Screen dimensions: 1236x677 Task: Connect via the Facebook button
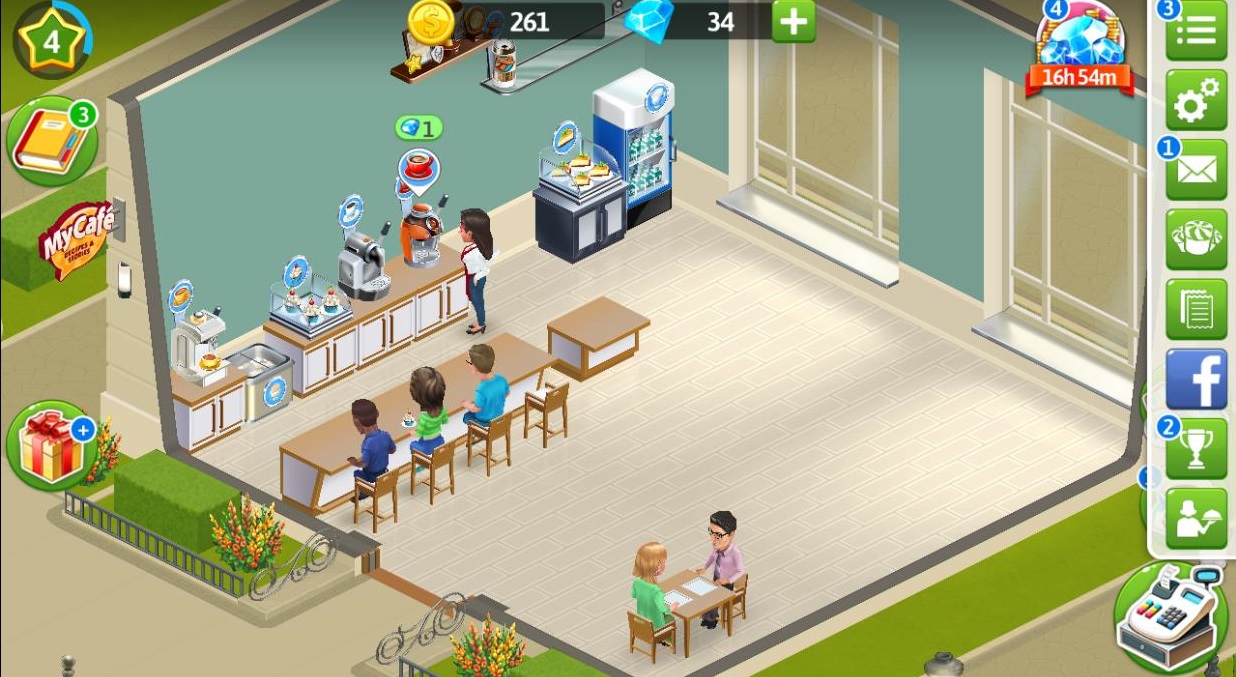coord(1197,379)
